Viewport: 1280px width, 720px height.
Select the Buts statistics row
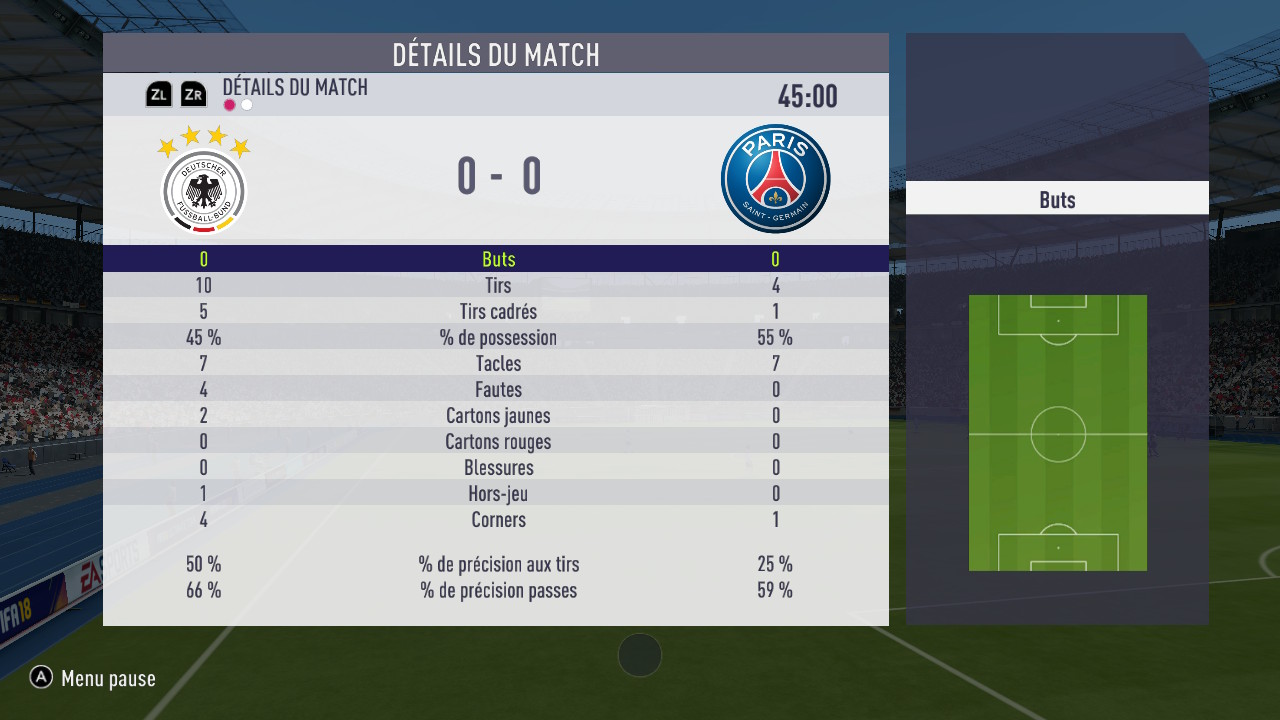point(497,259)
